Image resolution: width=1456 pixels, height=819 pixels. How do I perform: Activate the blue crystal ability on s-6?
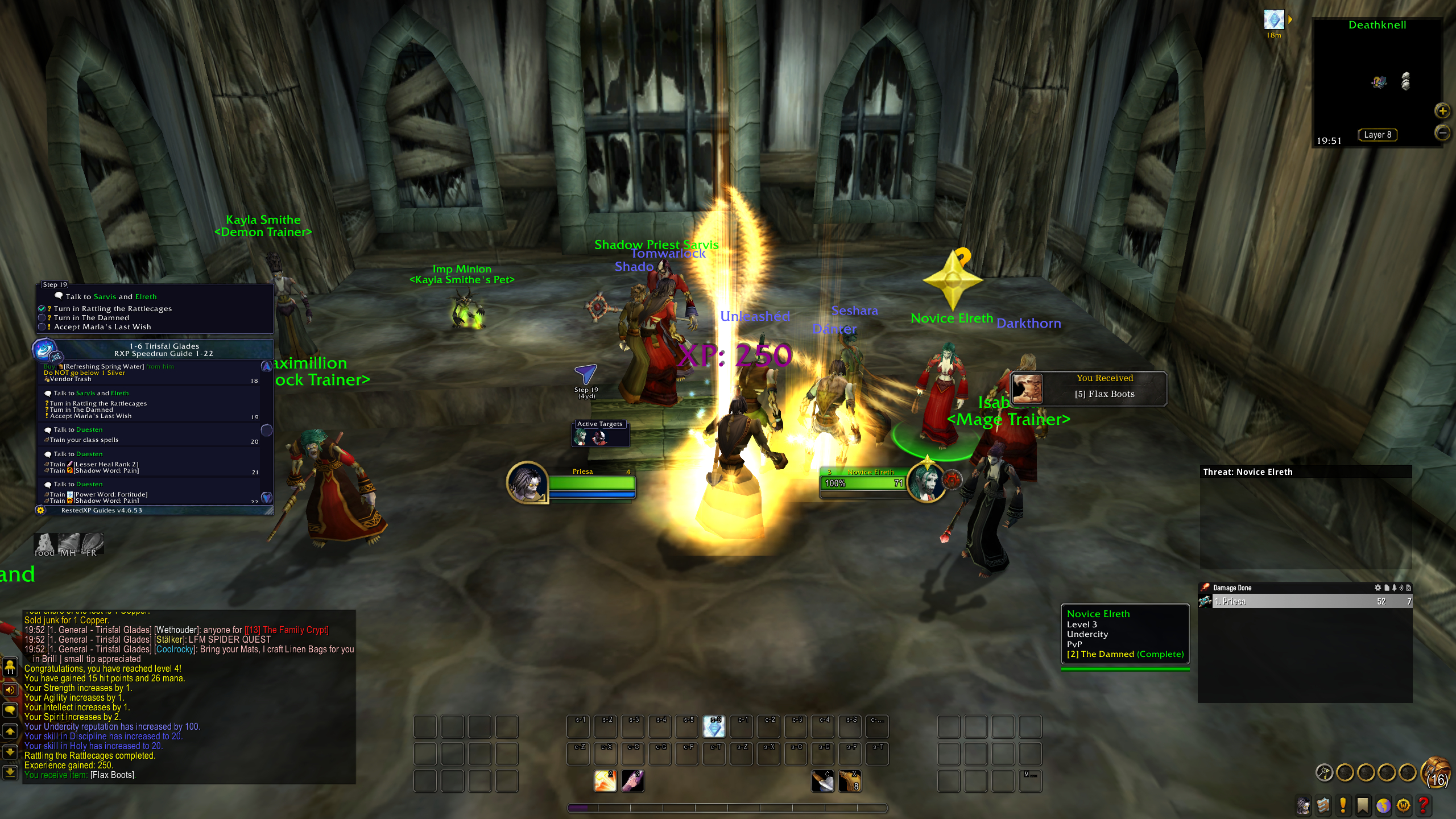[x=714, y=726]
